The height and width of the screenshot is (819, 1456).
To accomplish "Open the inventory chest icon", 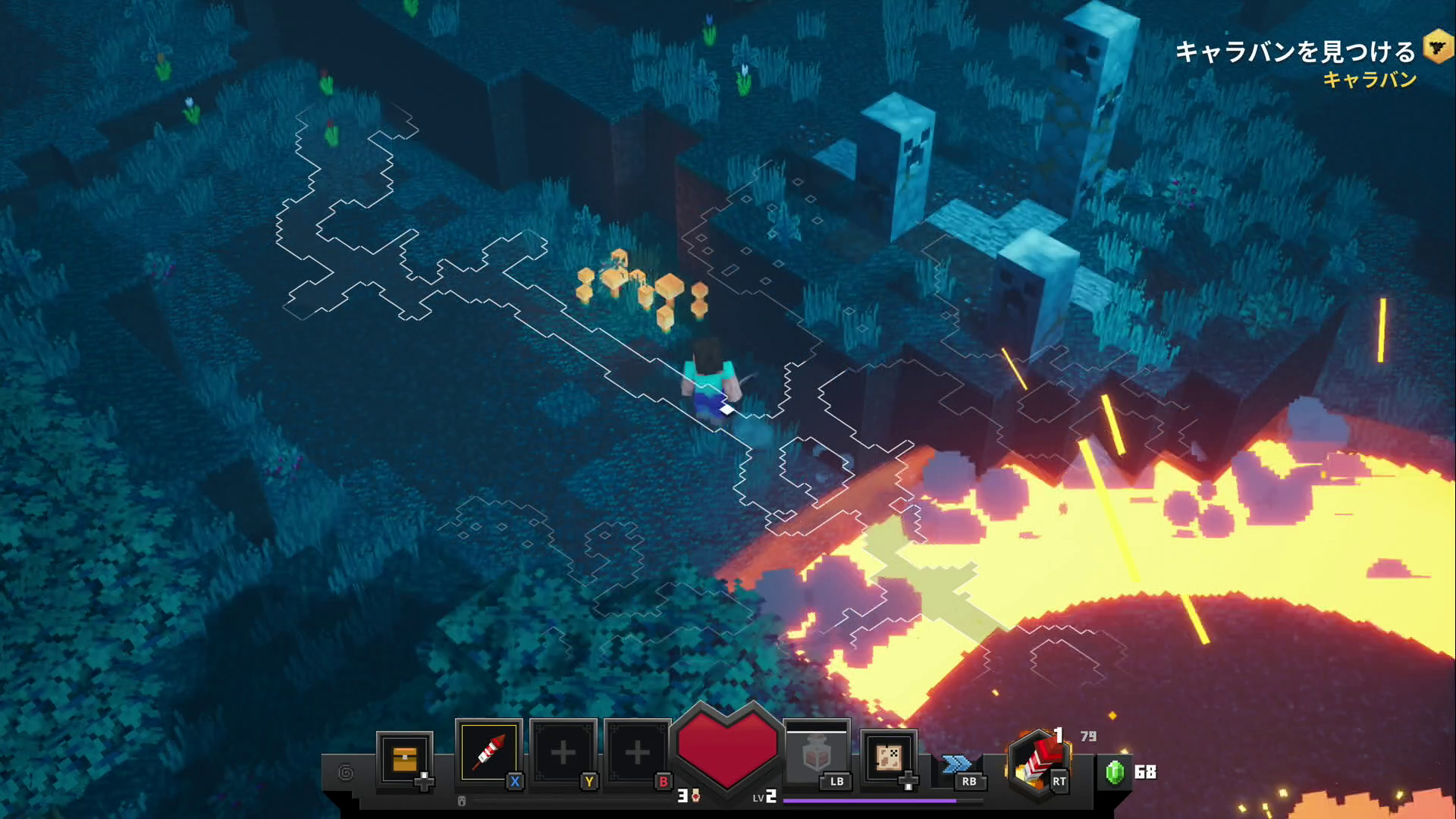I will (x=404, y=758).
